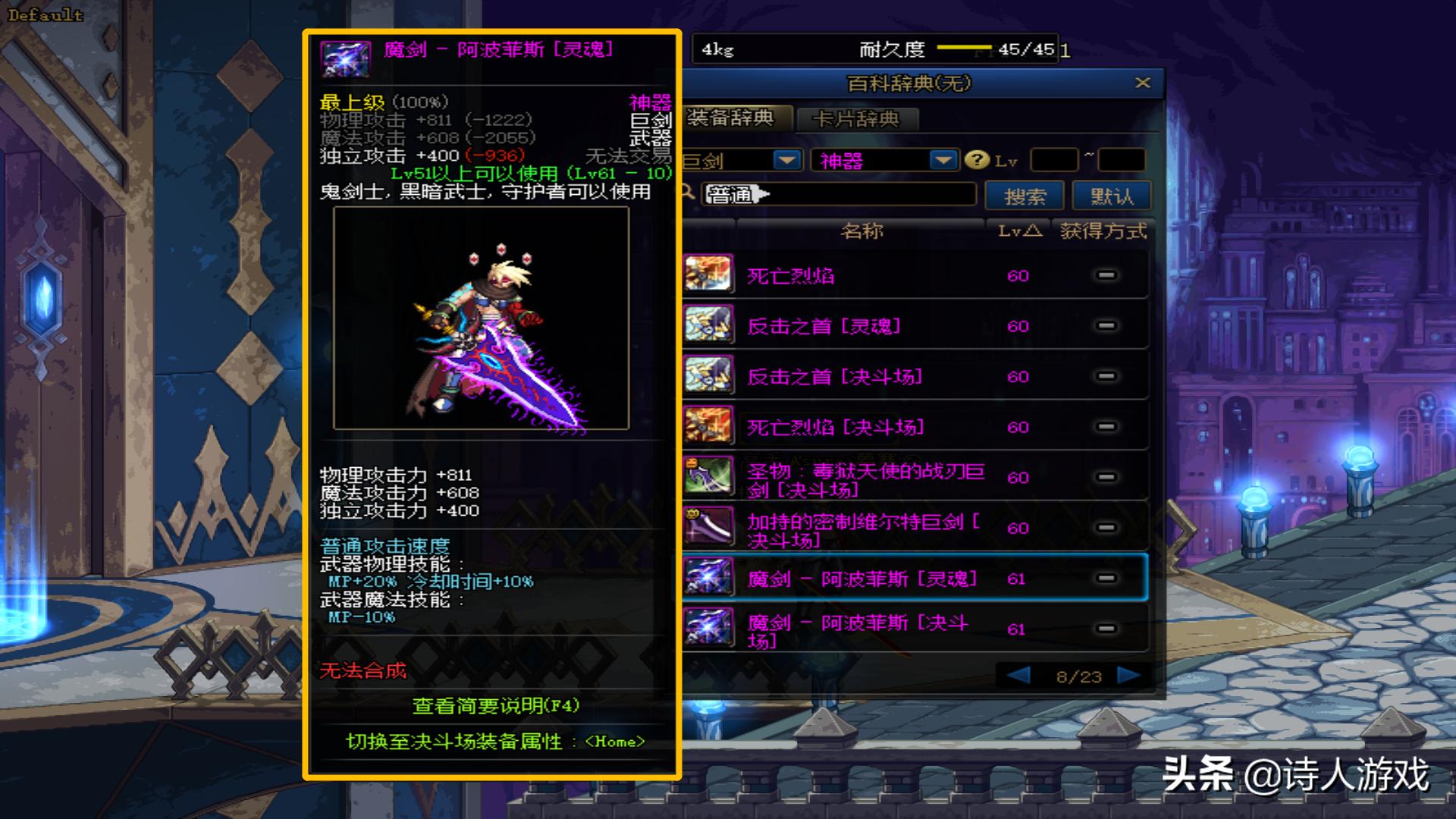
Task: Sort the list by Lv column
Action: click(1018, 231)
